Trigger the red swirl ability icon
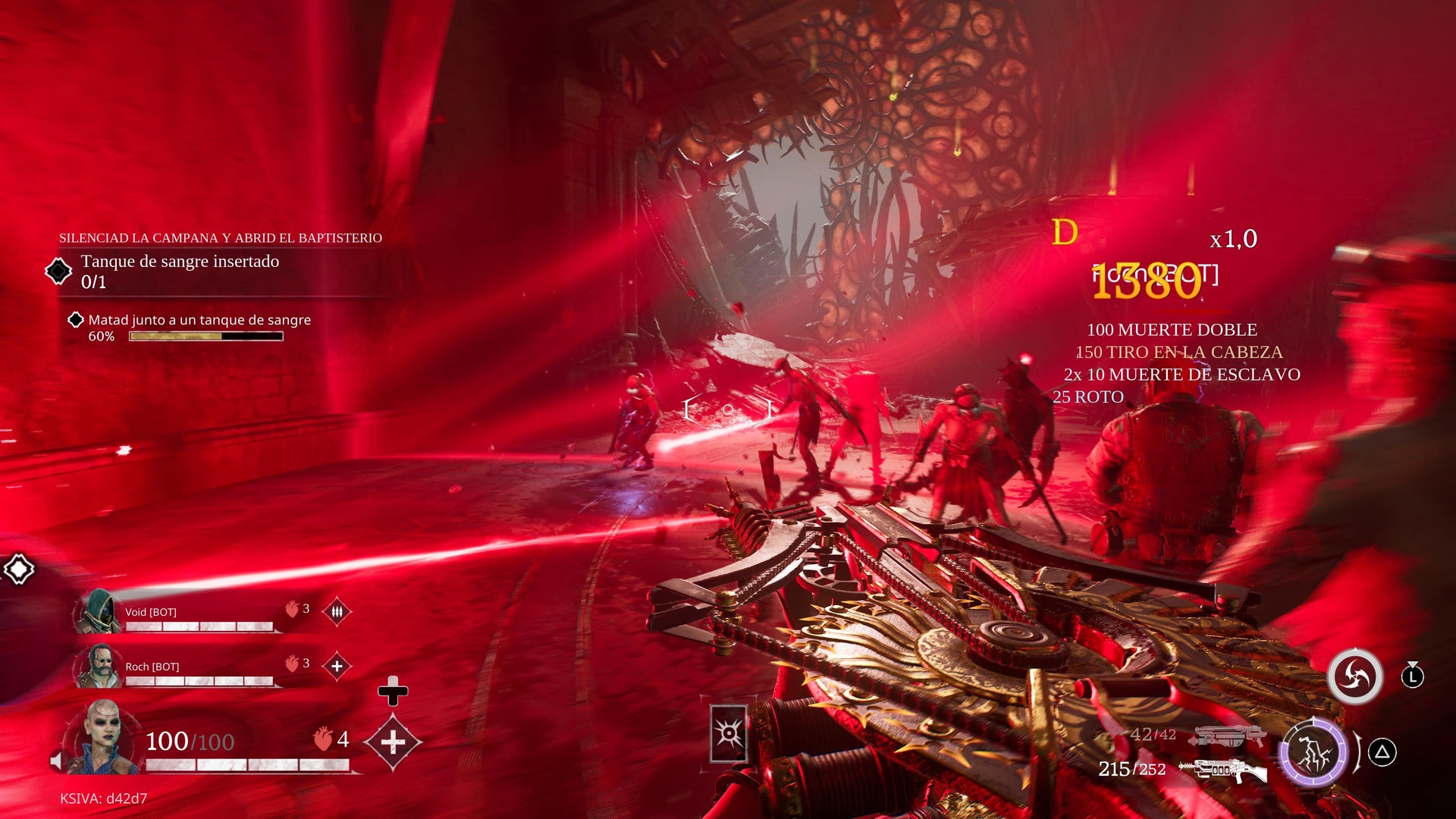 click(1355, 676)
